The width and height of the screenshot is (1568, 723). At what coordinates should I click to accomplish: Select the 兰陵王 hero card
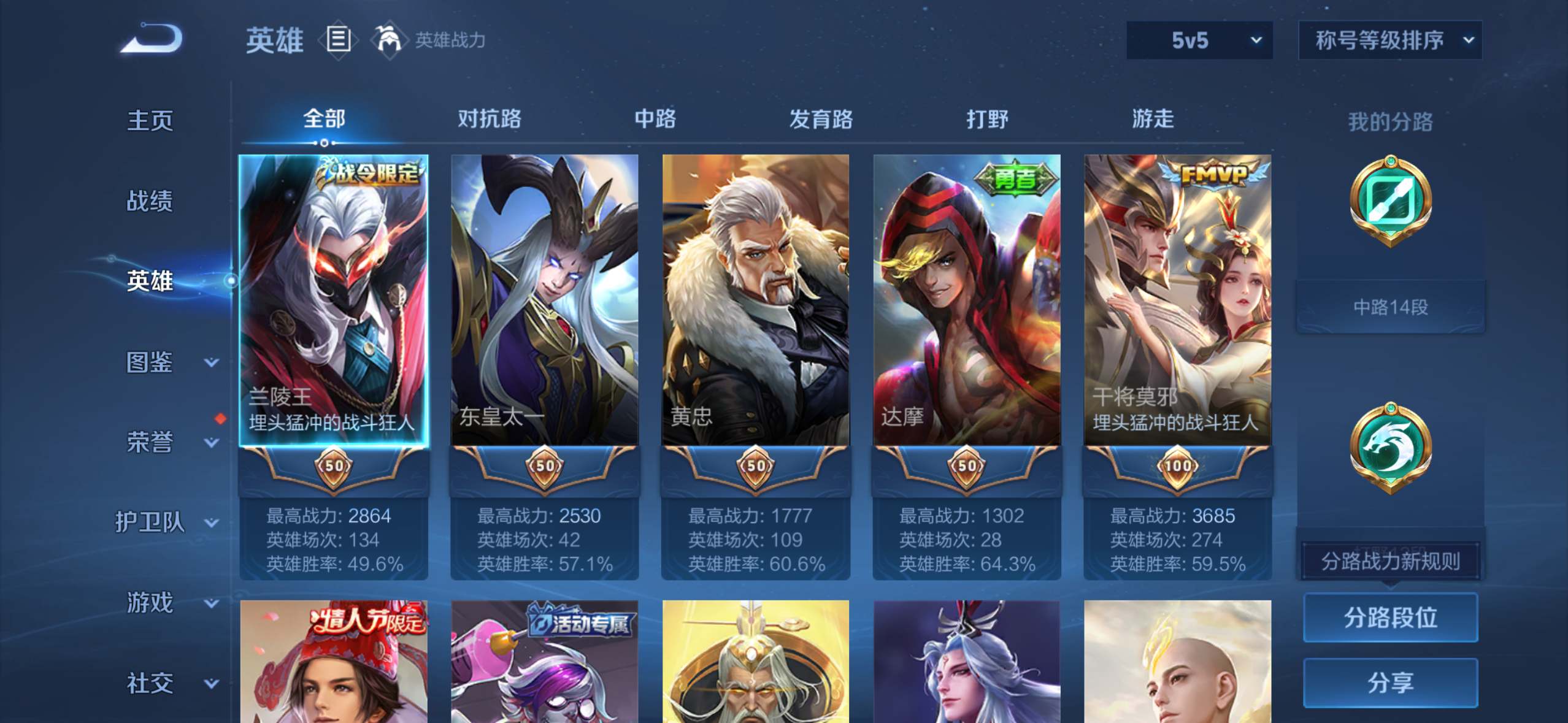(x=334, y=300)
